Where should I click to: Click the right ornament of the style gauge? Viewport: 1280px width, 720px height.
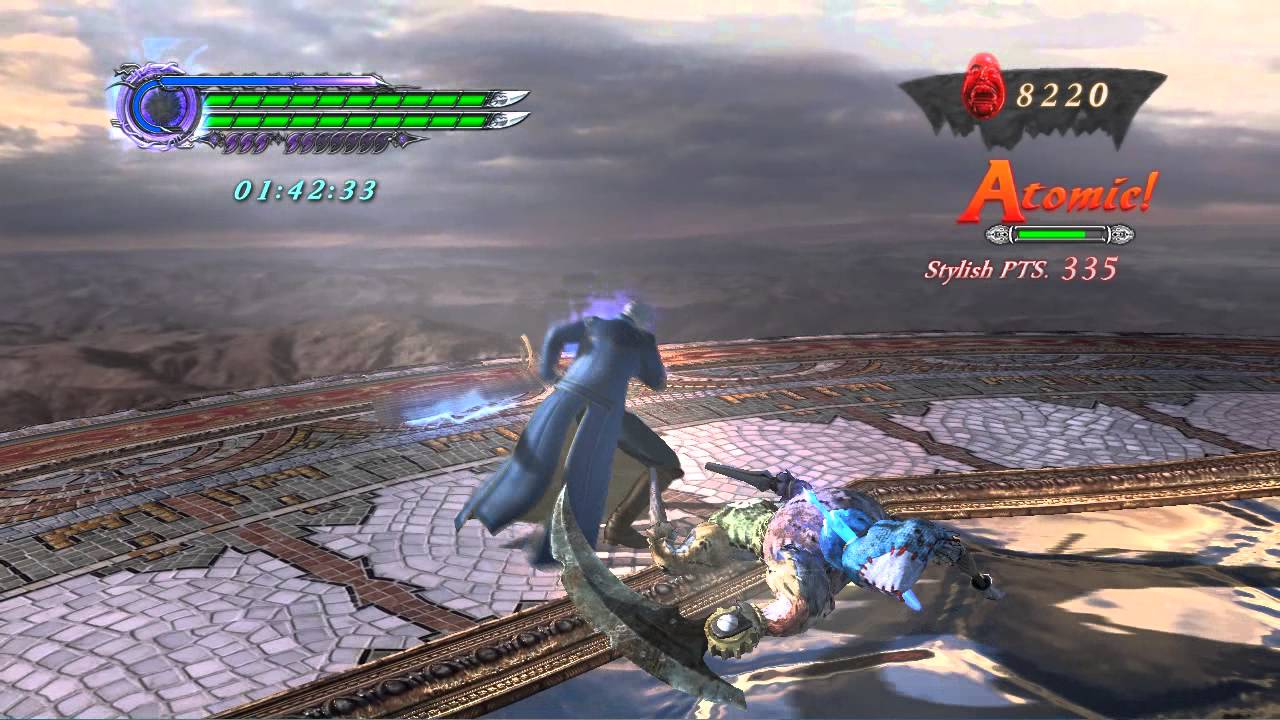pyautogui.click(x=1121, y=234)
